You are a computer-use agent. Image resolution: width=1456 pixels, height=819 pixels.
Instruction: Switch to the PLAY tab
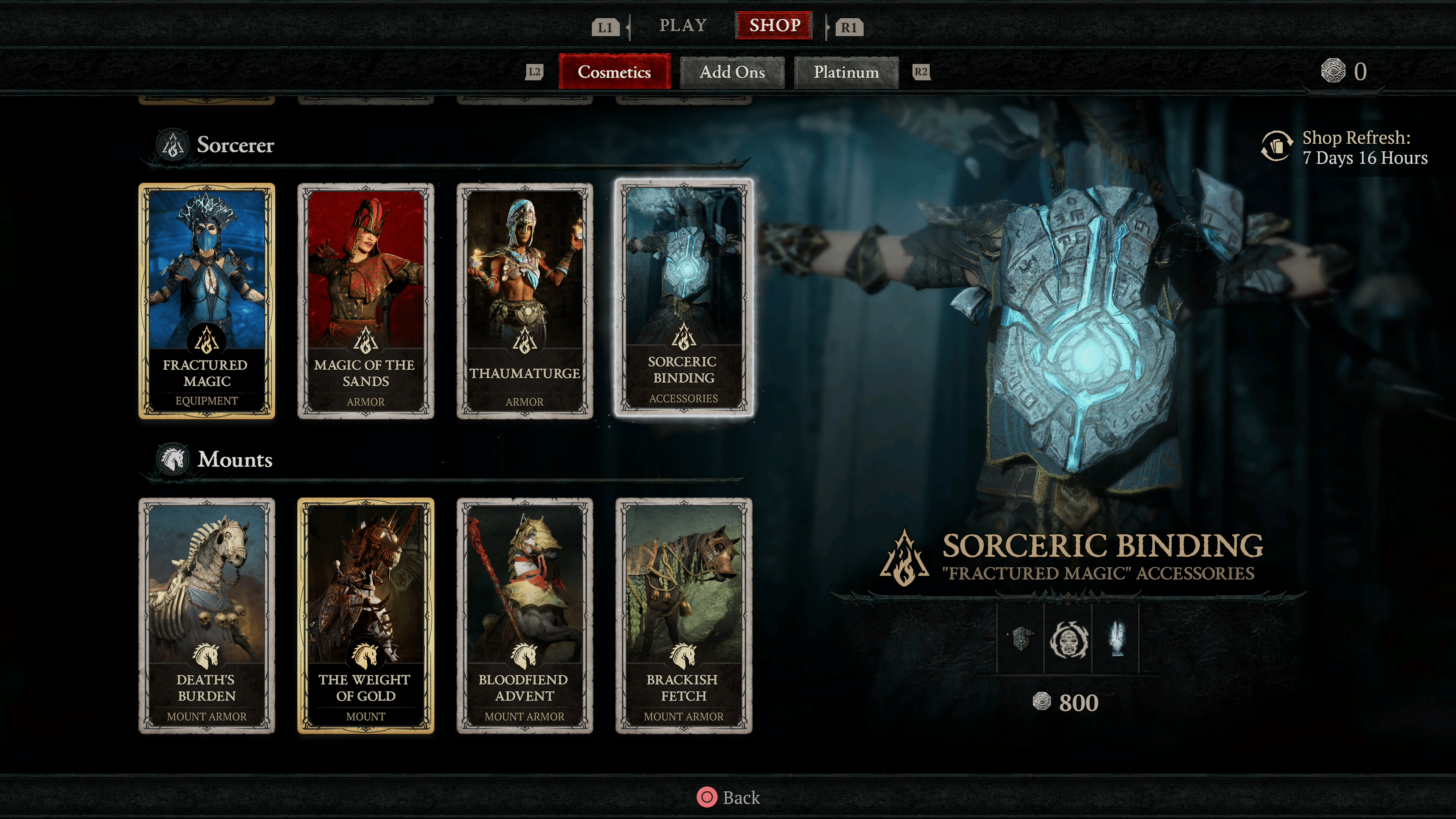(683, 25)
